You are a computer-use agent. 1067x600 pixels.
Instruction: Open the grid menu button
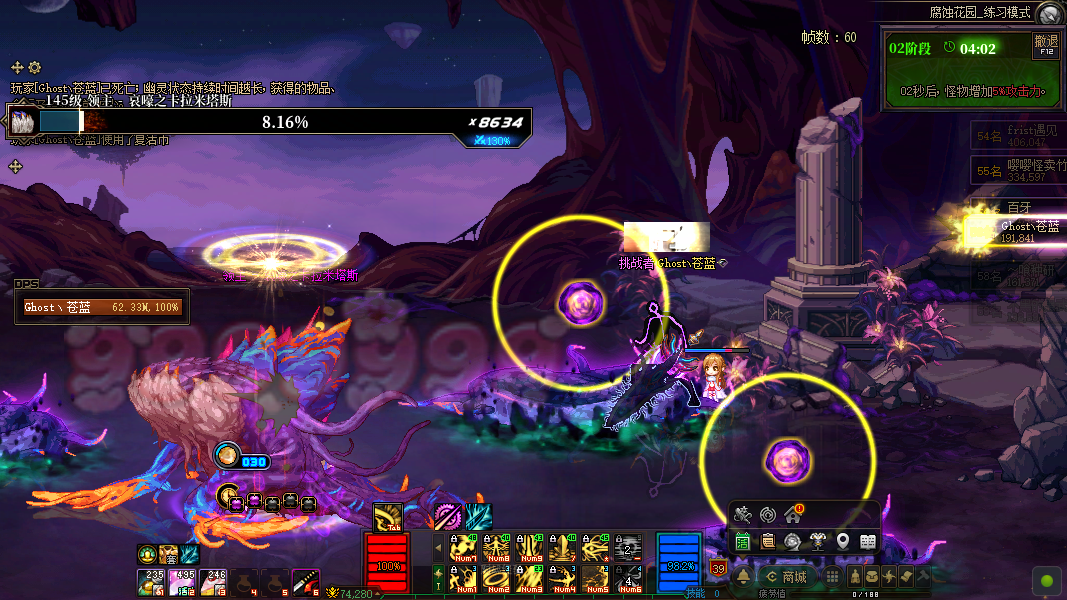click(832, 577)
